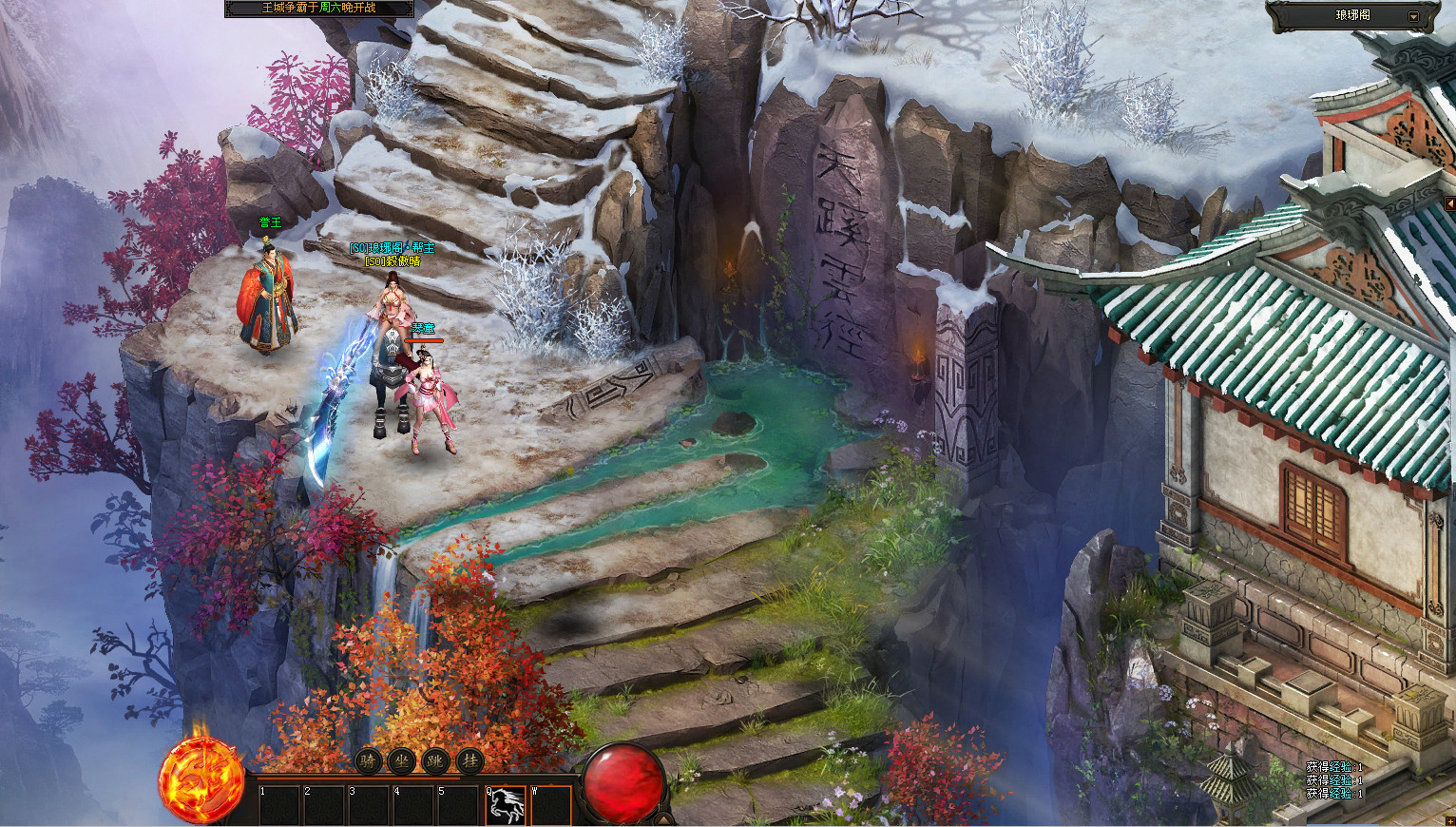Start auto-play with the 挂 button
1456x827 pixels.
tap(469, 760)
